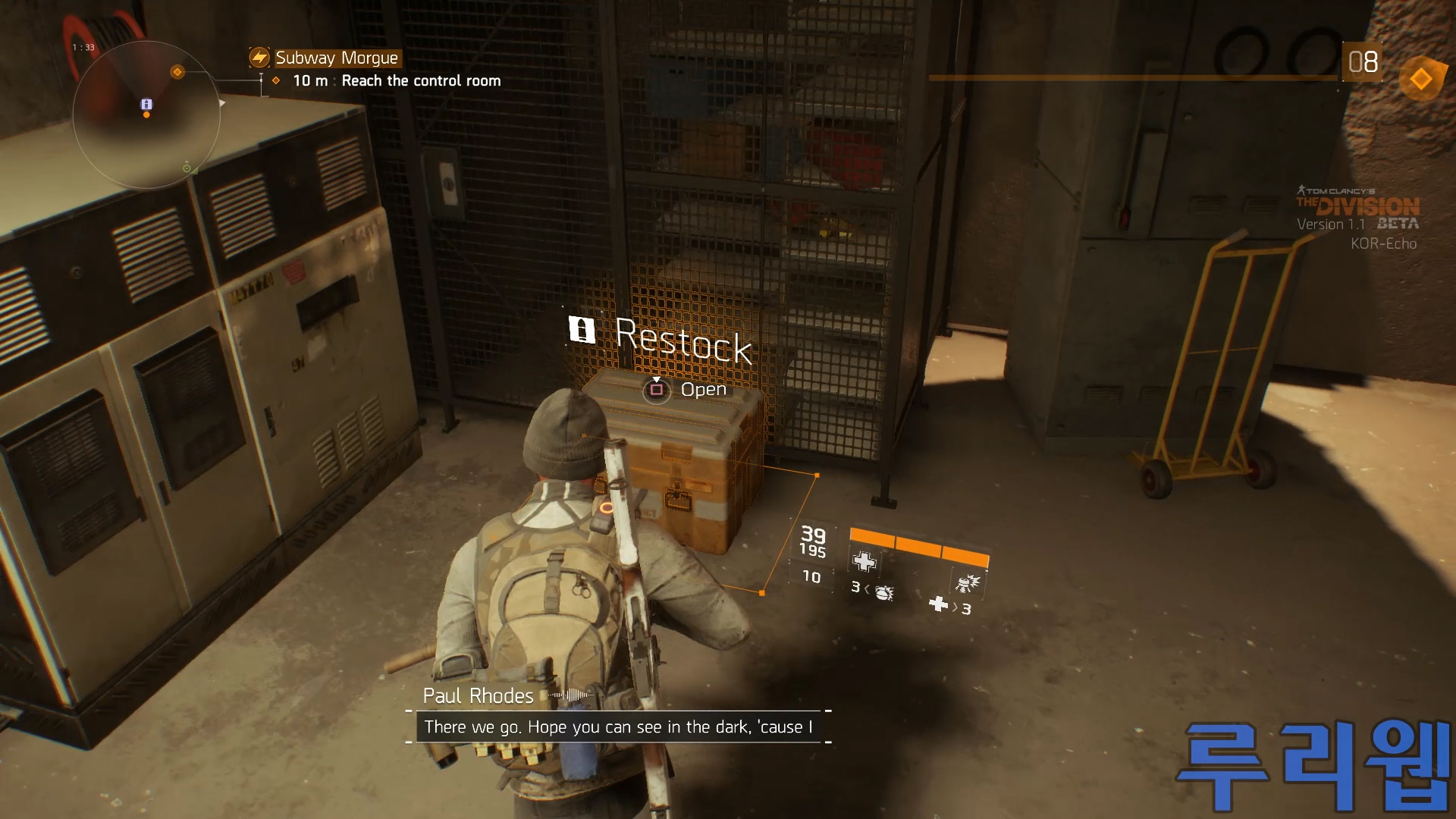1456x819 pixels.
Task: Select the grenade count icon
Action: 883,591
